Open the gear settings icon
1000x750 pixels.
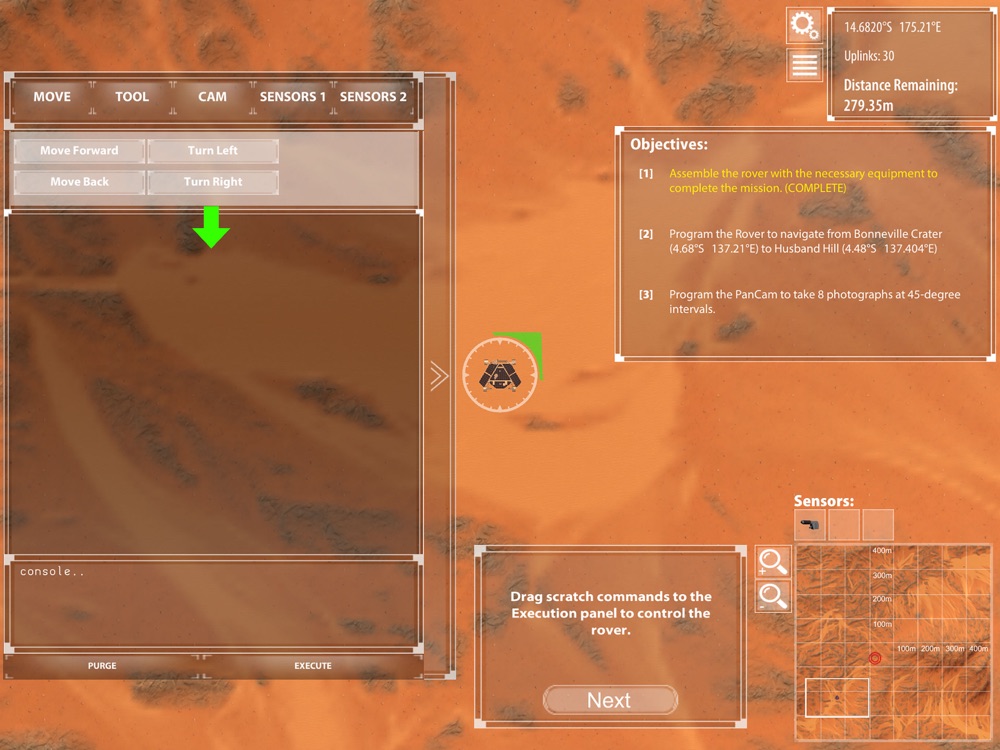[x=804, y=25]
